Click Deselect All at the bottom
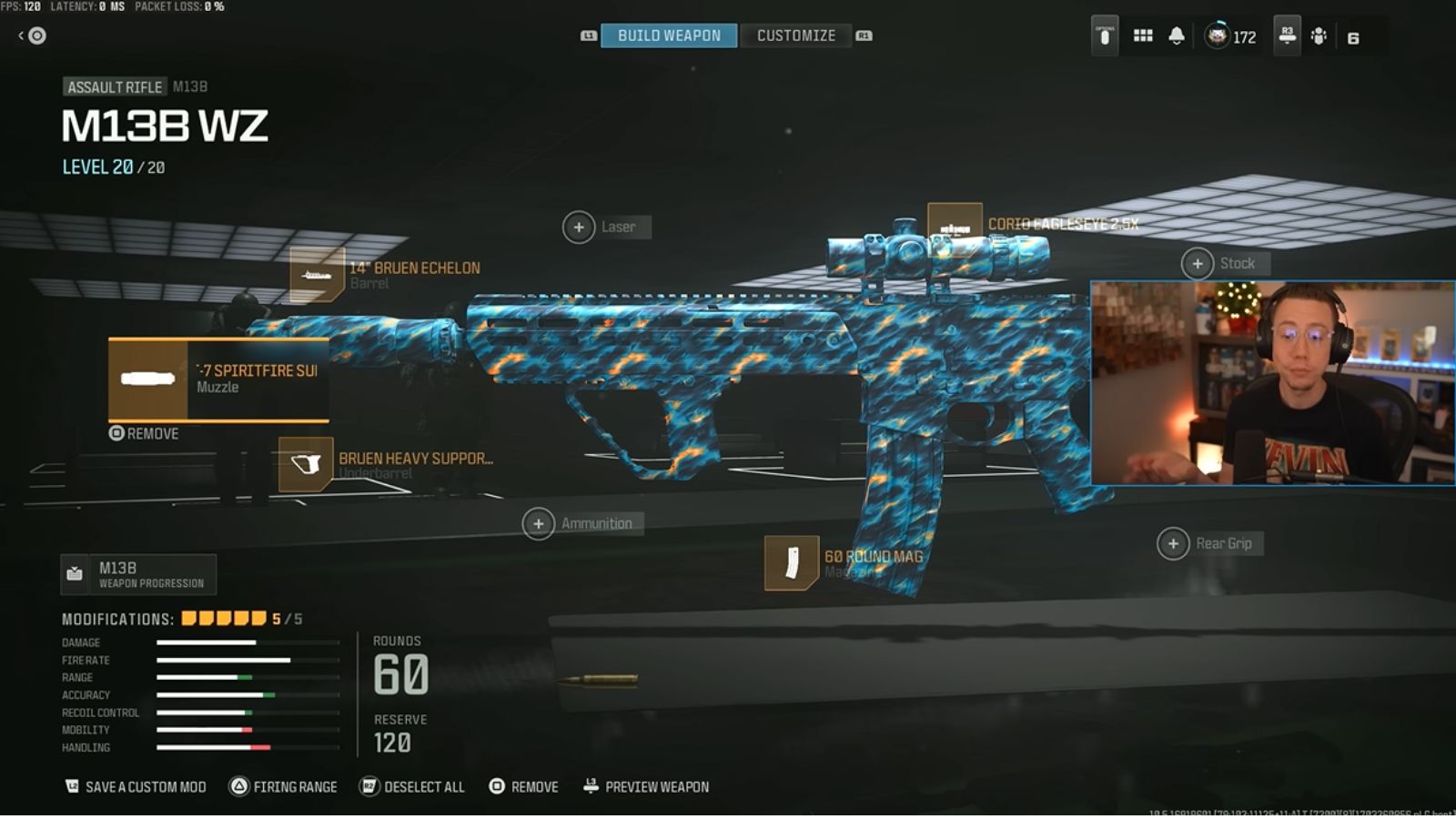The height and width of the screenshot is (819, 1456). coord(414,786)
